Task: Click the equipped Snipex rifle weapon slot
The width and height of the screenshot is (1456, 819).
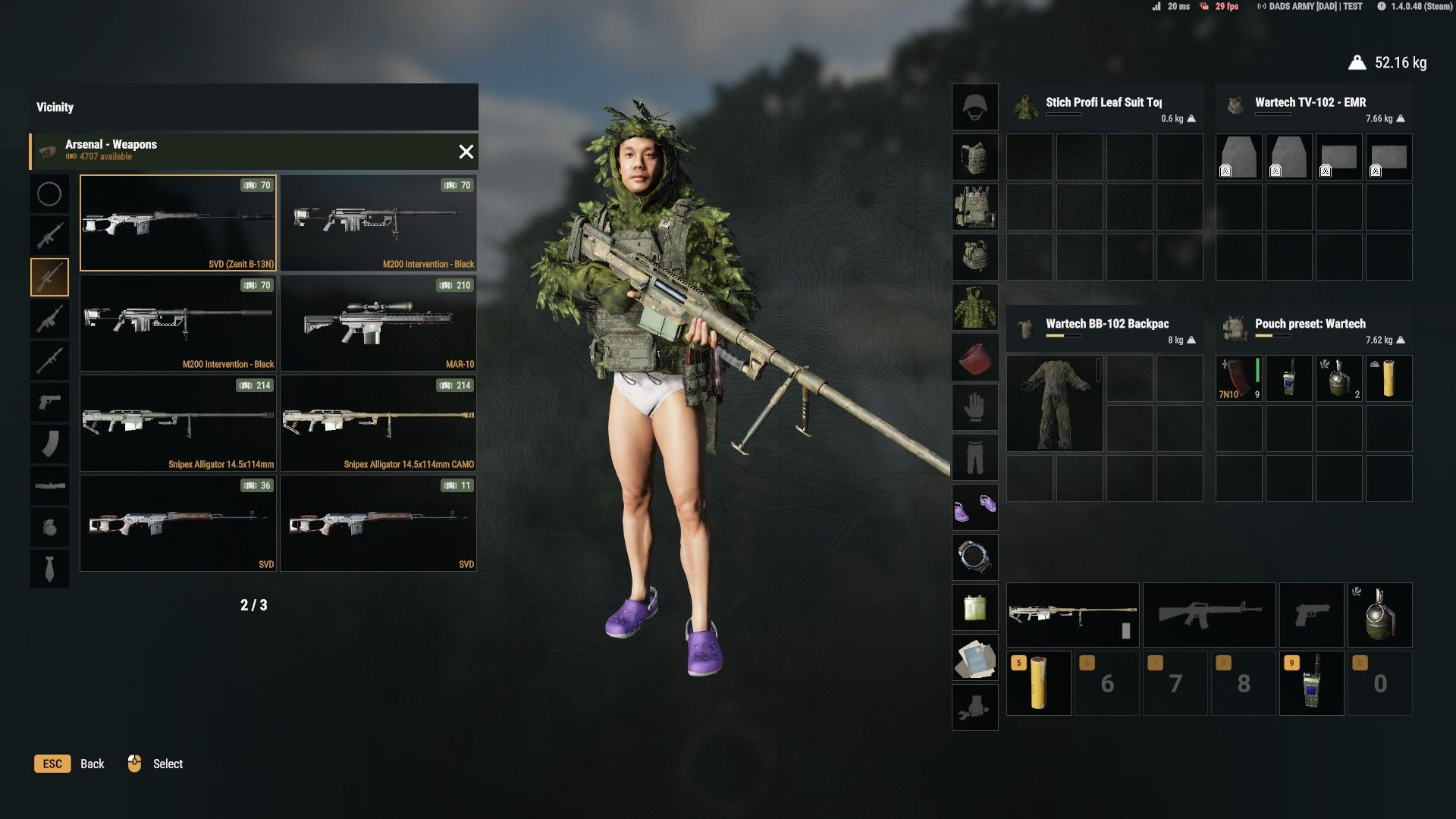Action: point(1072,614)
